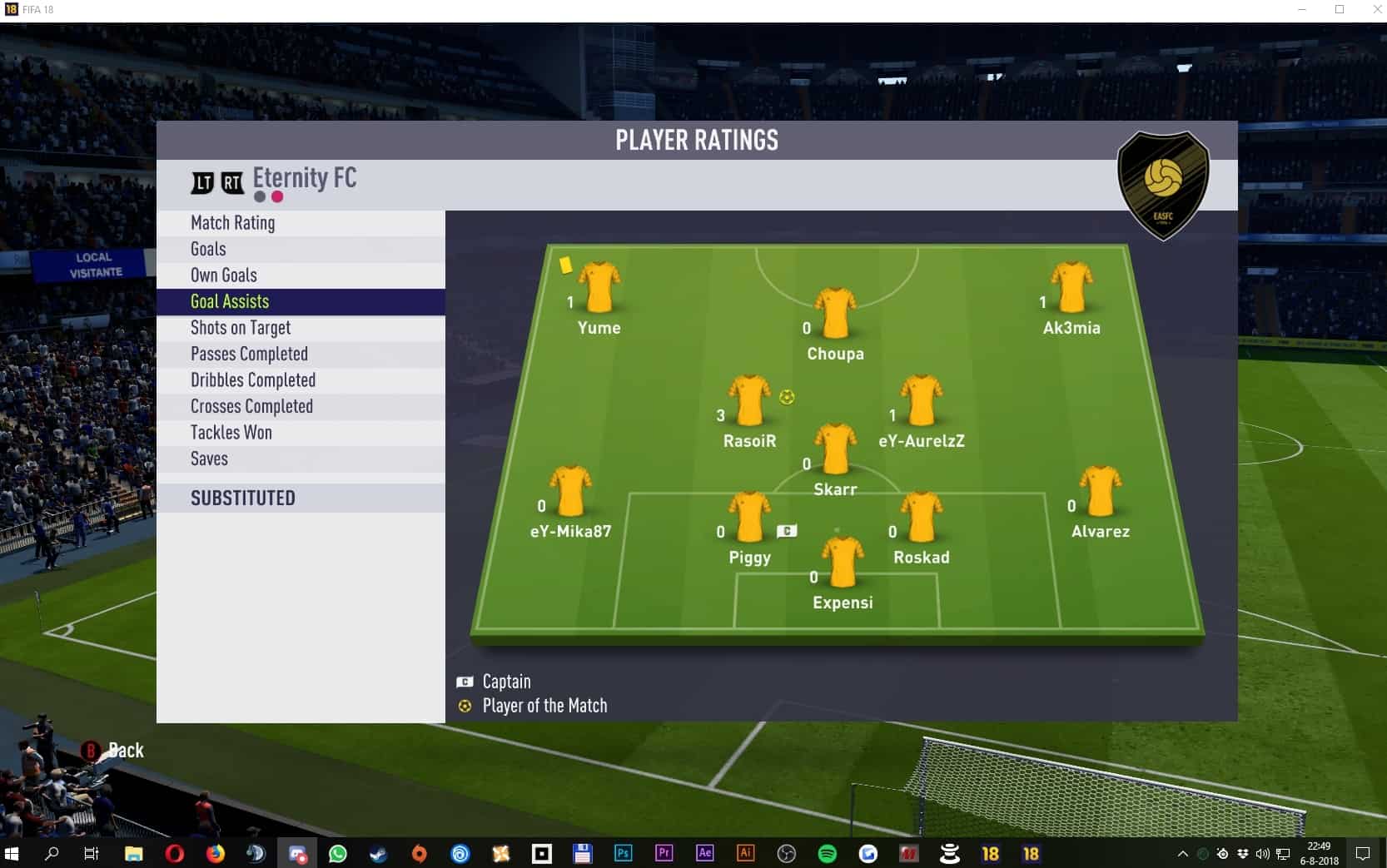Image resolution: width=1387 pixels, height=868 pixels.
Task: Select the highlighted Goal Assists entry
Action: (x=230, y=301)
